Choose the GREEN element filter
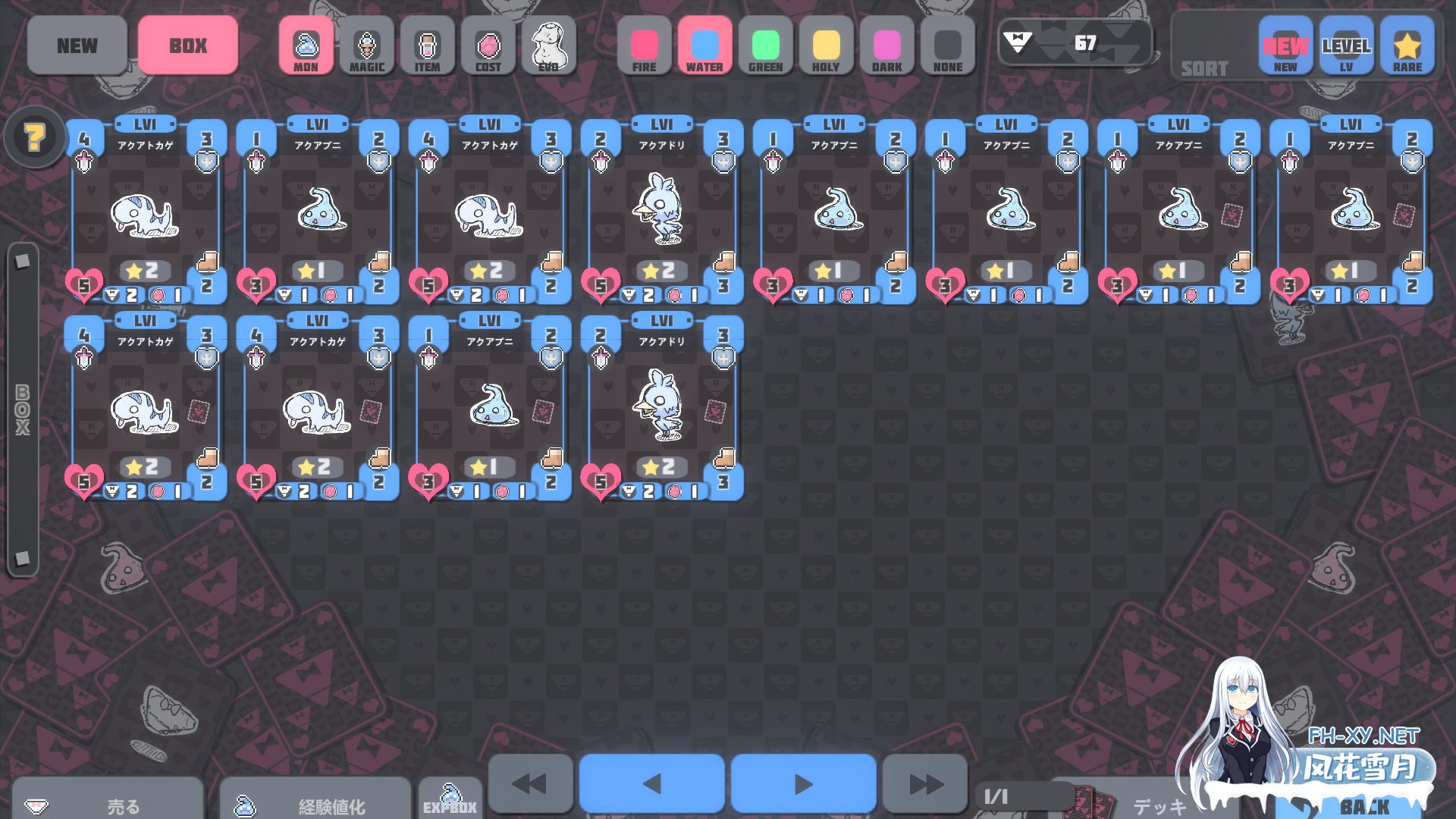 (765, 46)
